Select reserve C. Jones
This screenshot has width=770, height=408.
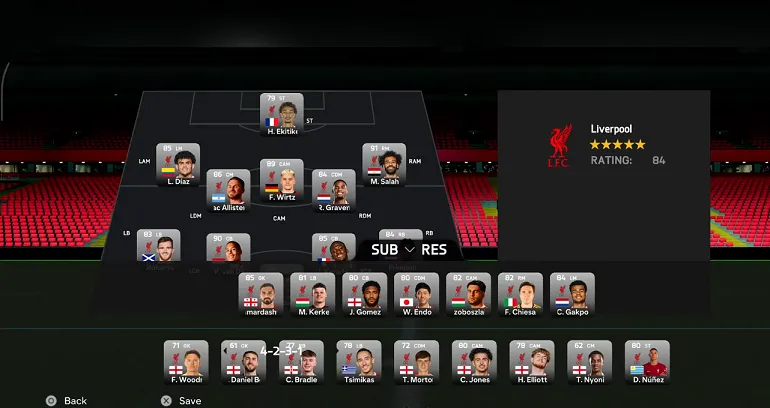pos(474,363)
